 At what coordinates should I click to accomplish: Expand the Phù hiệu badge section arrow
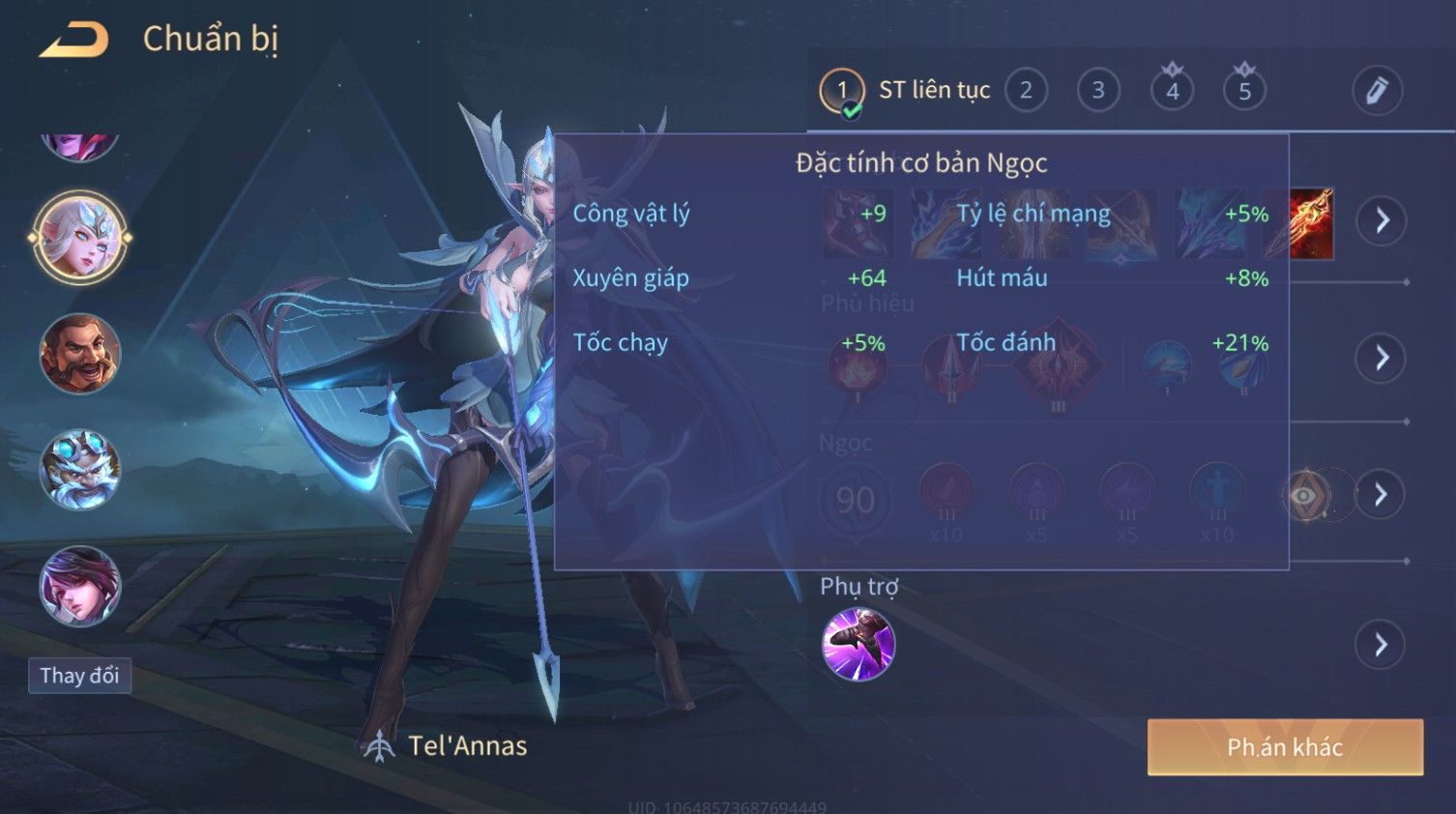(x=1381, y=359)
